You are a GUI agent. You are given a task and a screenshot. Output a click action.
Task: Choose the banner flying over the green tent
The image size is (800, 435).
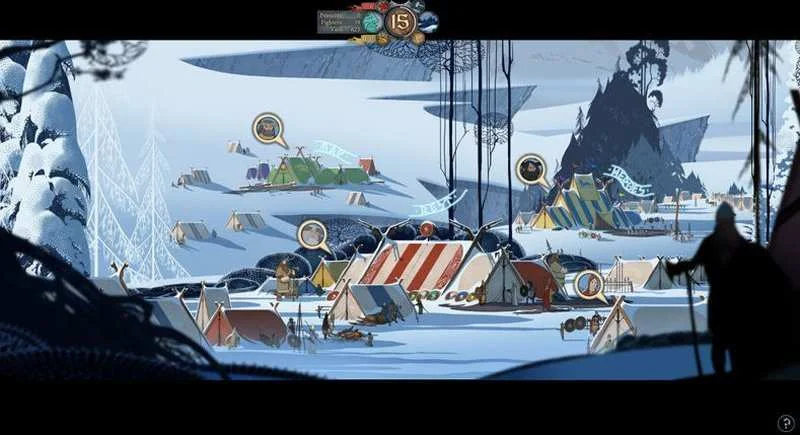335,153
